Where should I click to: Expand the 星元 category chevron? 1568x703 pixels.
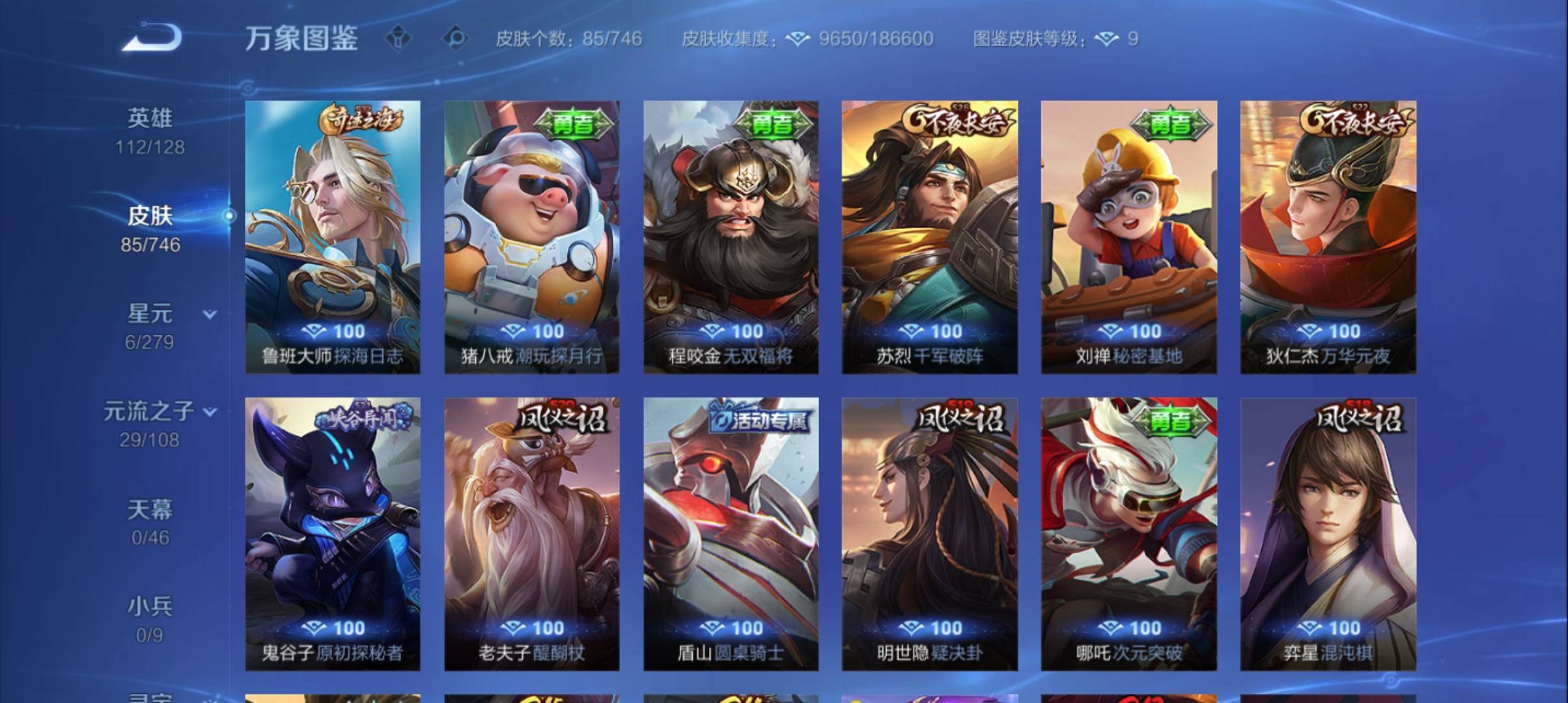208,314
